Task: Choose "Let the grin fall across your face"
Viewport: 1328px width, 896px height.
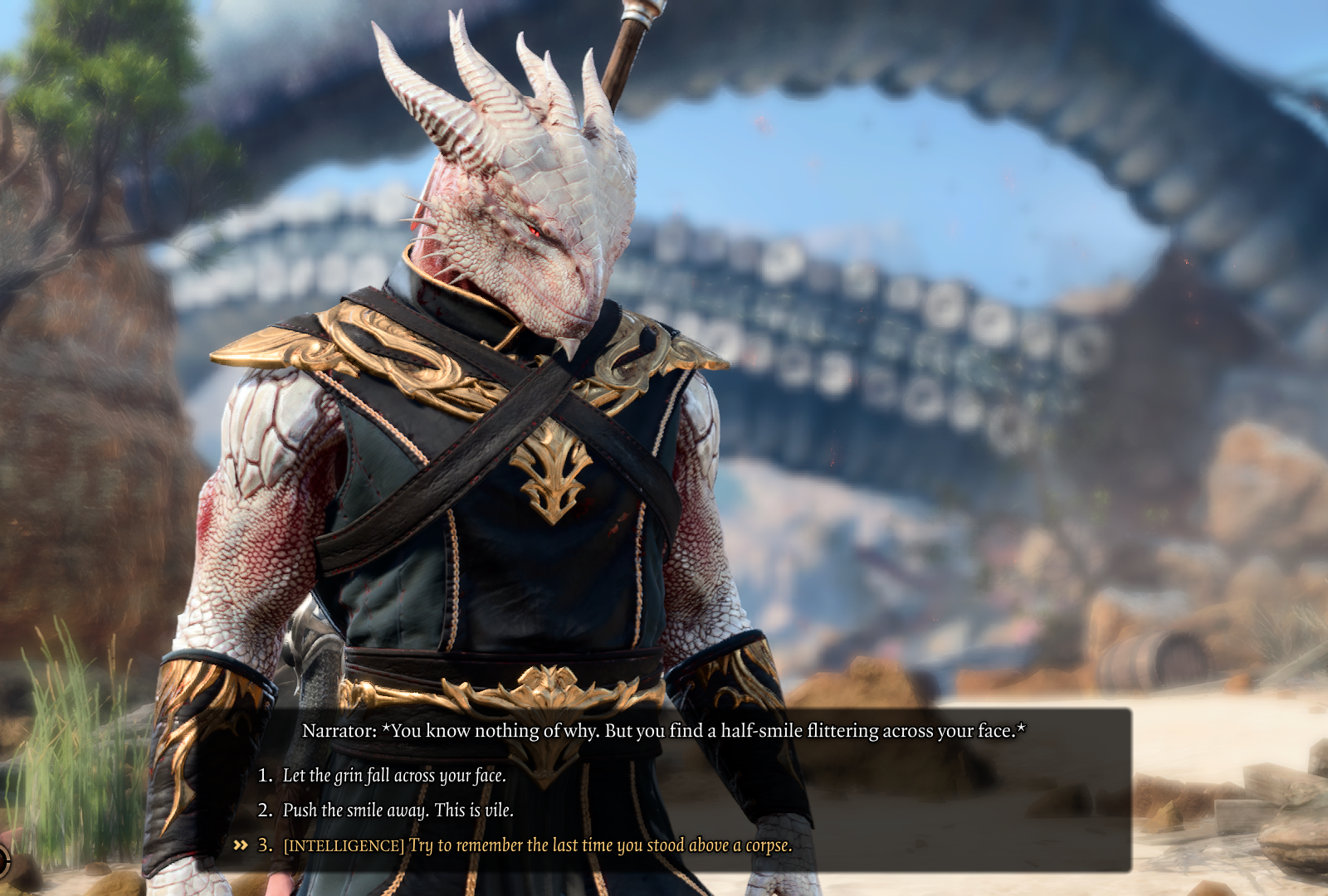Action: [394, 776]
